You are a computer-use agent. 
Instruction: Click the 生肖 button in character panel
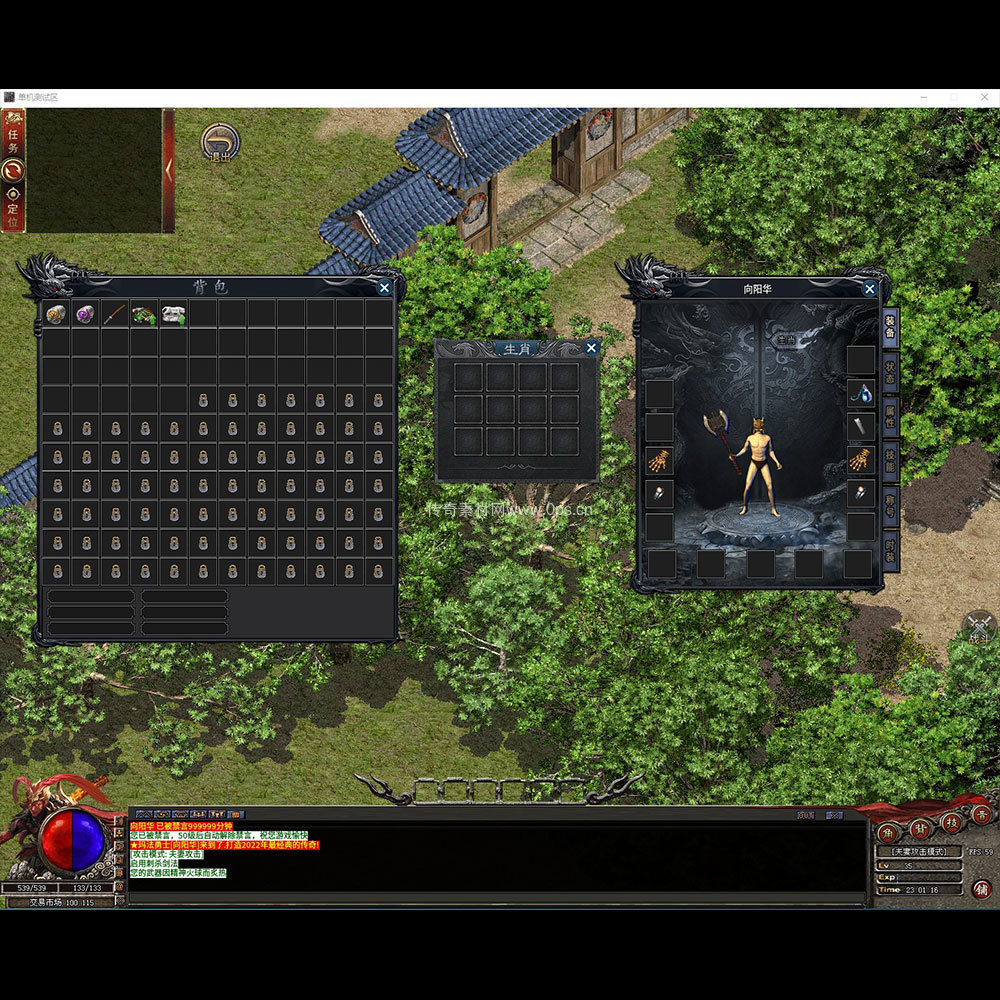click(785, 339)
